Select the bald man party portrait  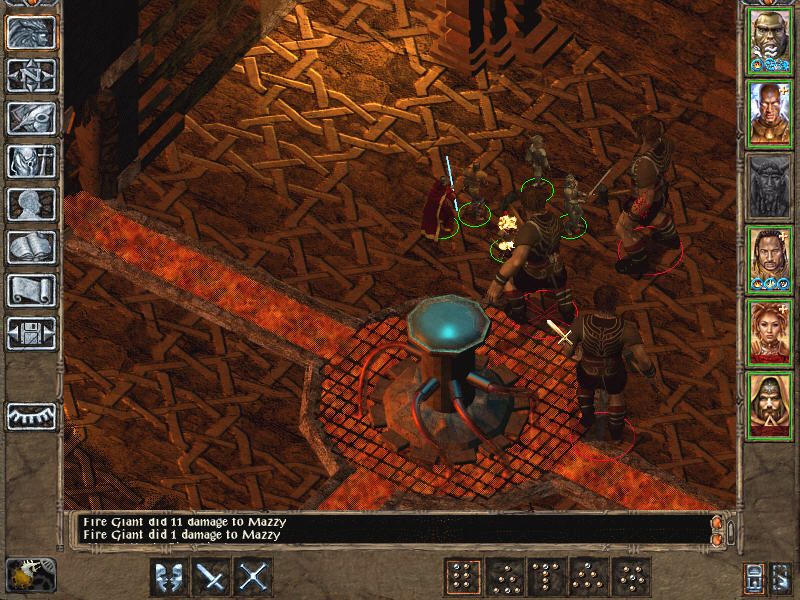pyautogui.click(x=769, y=113)
